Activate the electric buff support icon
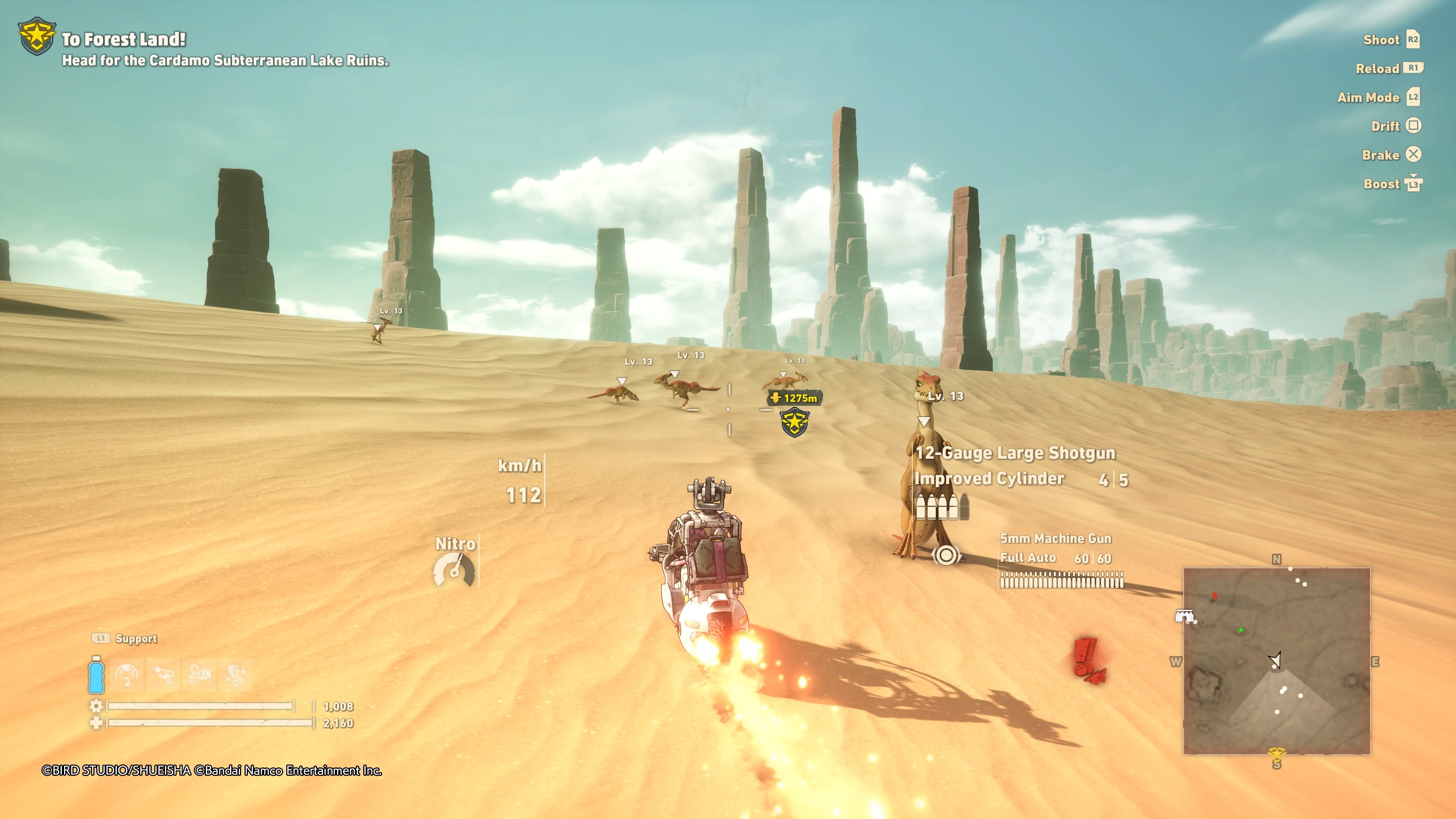Screen dimensions: 1456x819 coord(237,675)
